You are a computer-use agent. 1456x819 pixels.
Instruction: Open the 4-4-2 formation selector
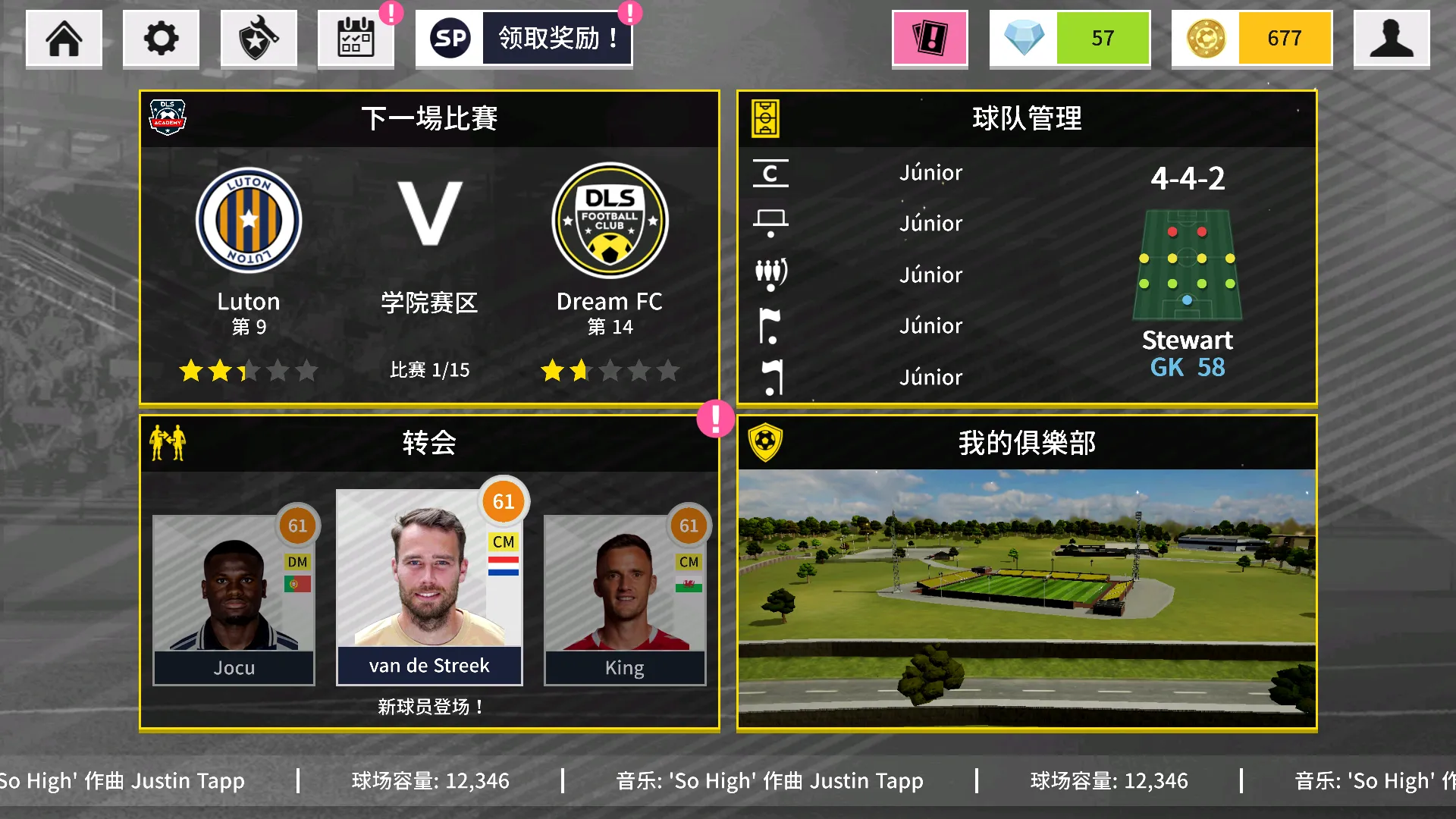click(1187, 178)
